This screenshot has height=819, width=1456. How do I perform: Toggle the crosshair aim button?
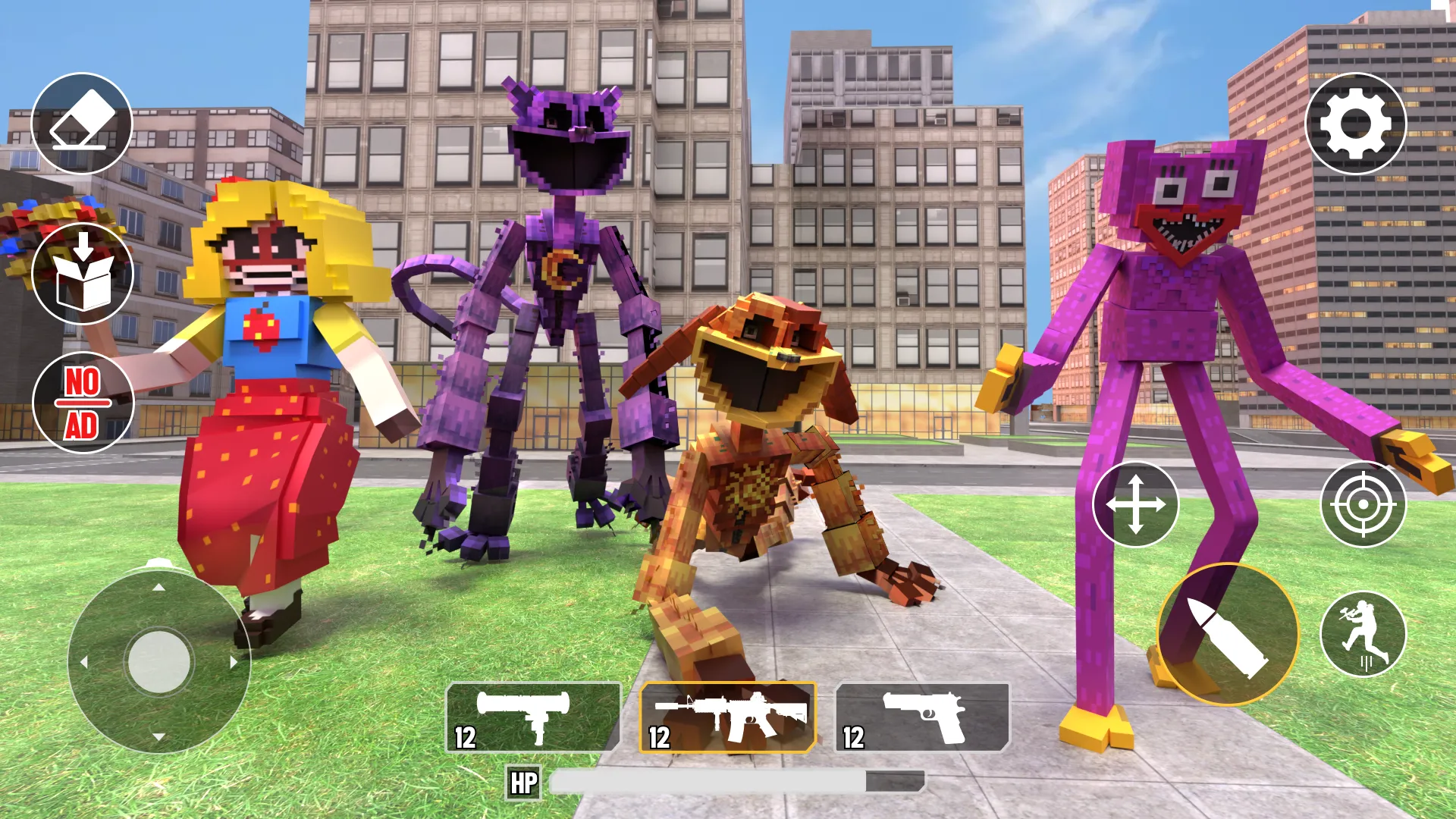[x=1363, y=504]
